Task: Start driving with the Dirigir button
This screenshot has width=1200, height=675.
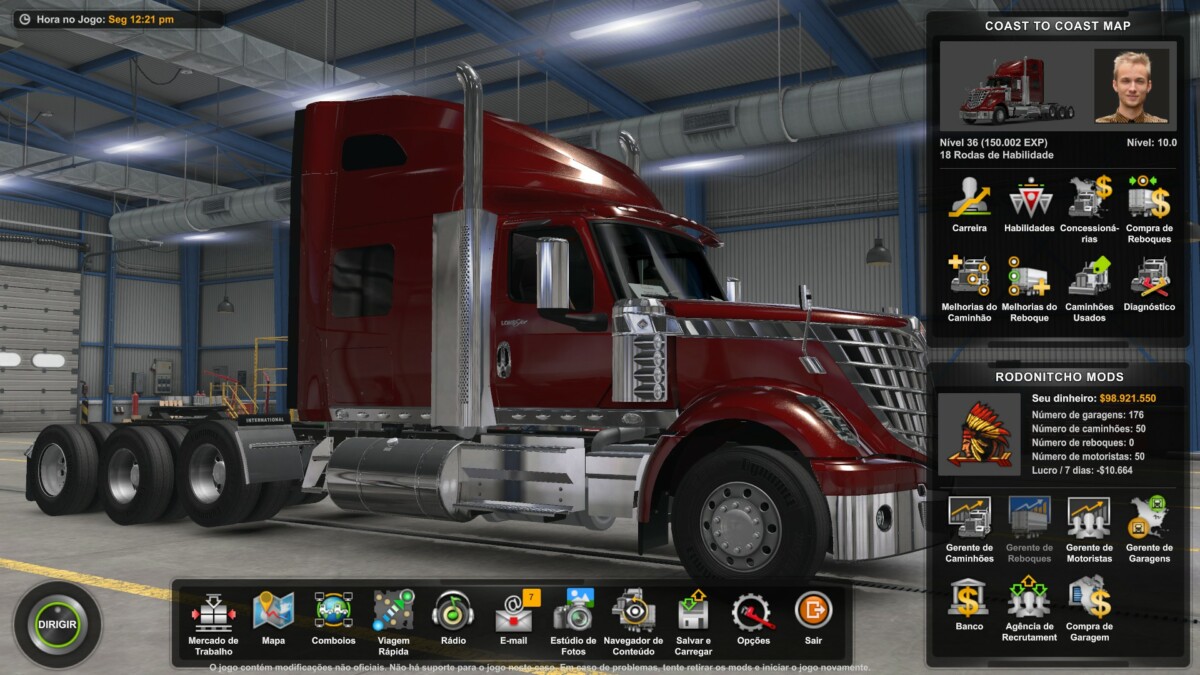Action: click(x=58, y=624)
